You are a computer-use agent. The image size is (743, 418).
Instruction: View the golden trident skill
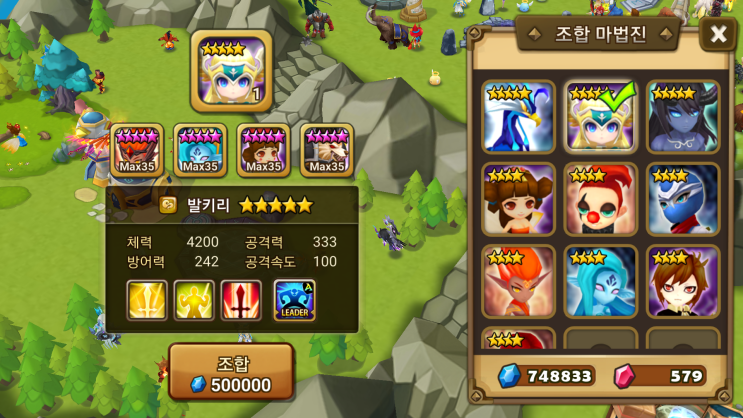[x=147, y=300]
